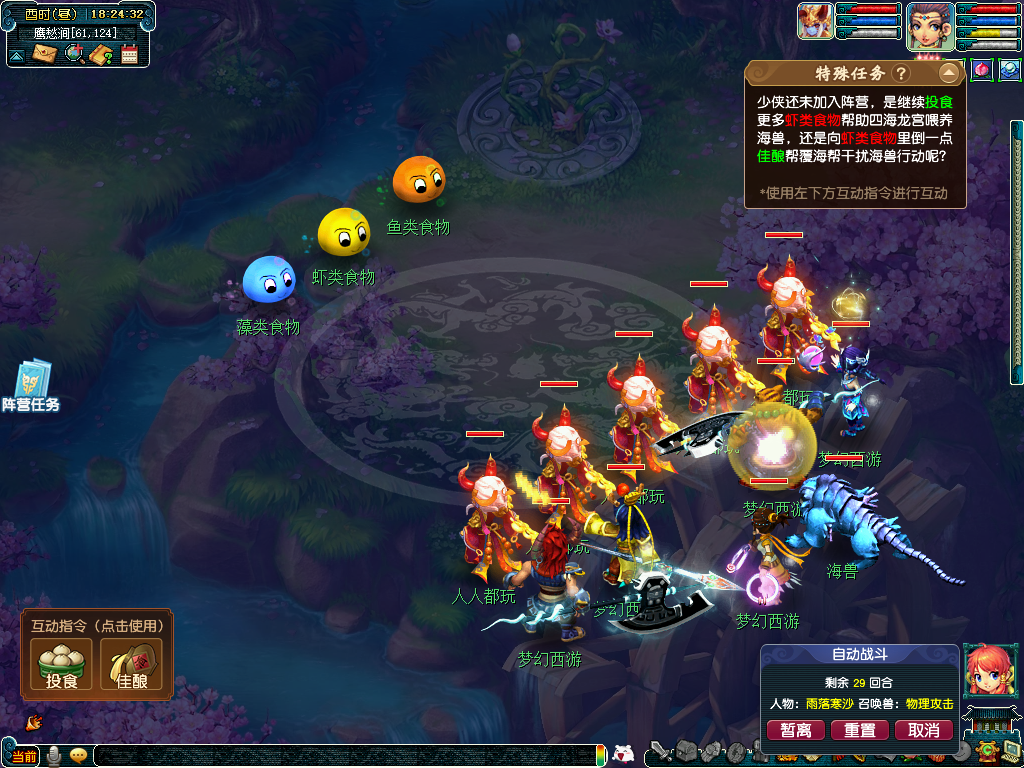Toggle the voice chat microphone
This screenshot has width=1024, height=768.
tap(54, 756)
